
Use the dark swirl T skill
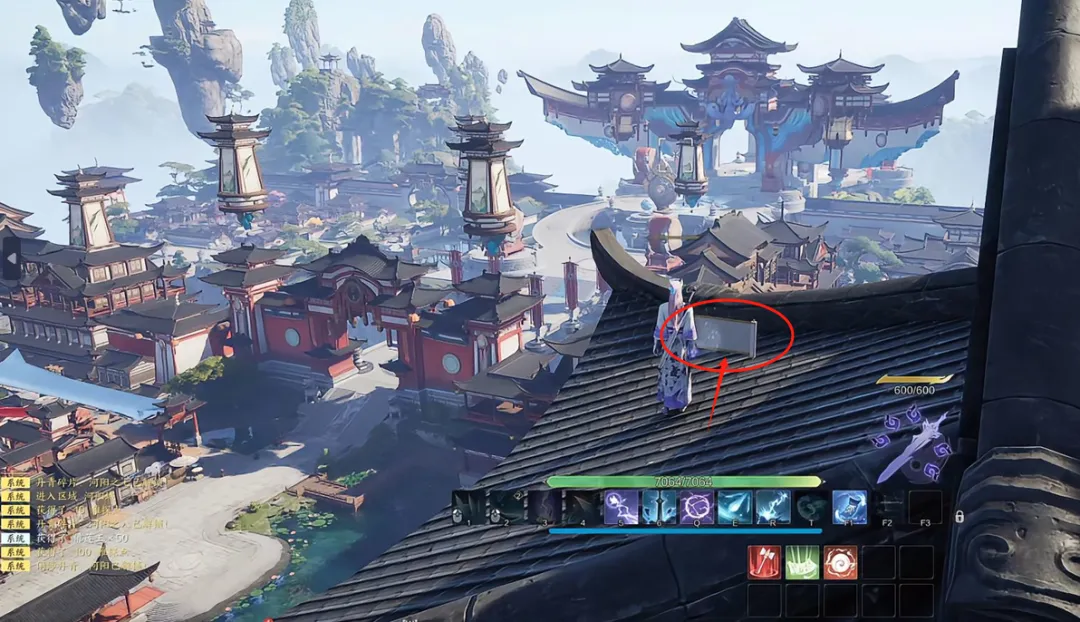(811, 507)
